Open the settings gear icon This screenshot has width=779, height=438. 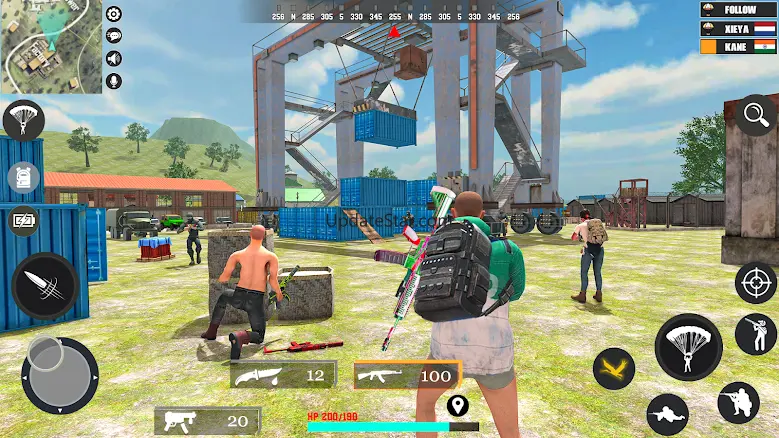point(114,14)
